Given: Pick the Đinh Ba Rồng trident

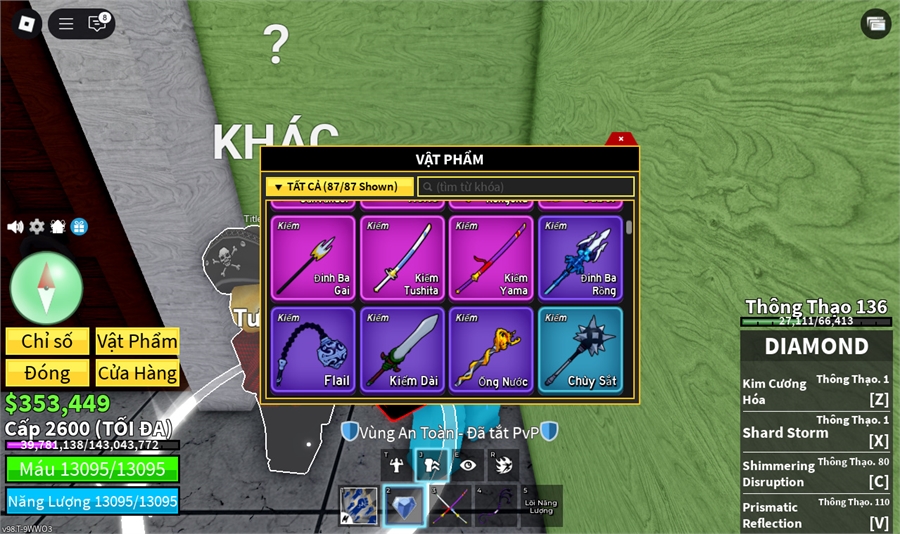Looking at the screenshot, I should 580,258.
